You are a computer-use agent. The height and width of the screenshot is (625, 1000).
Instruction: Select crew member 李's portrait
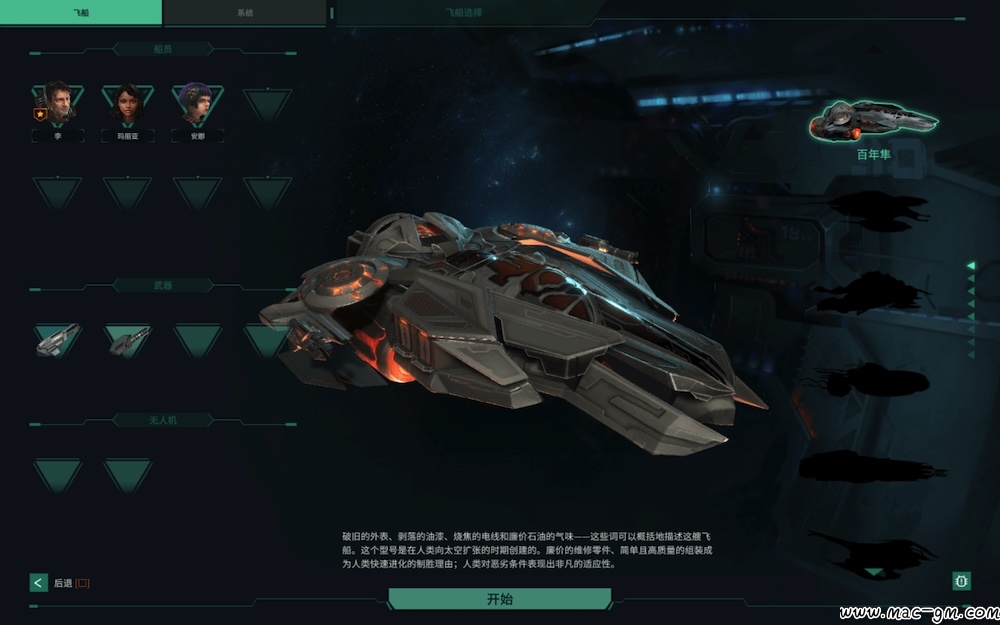point(58,103)
